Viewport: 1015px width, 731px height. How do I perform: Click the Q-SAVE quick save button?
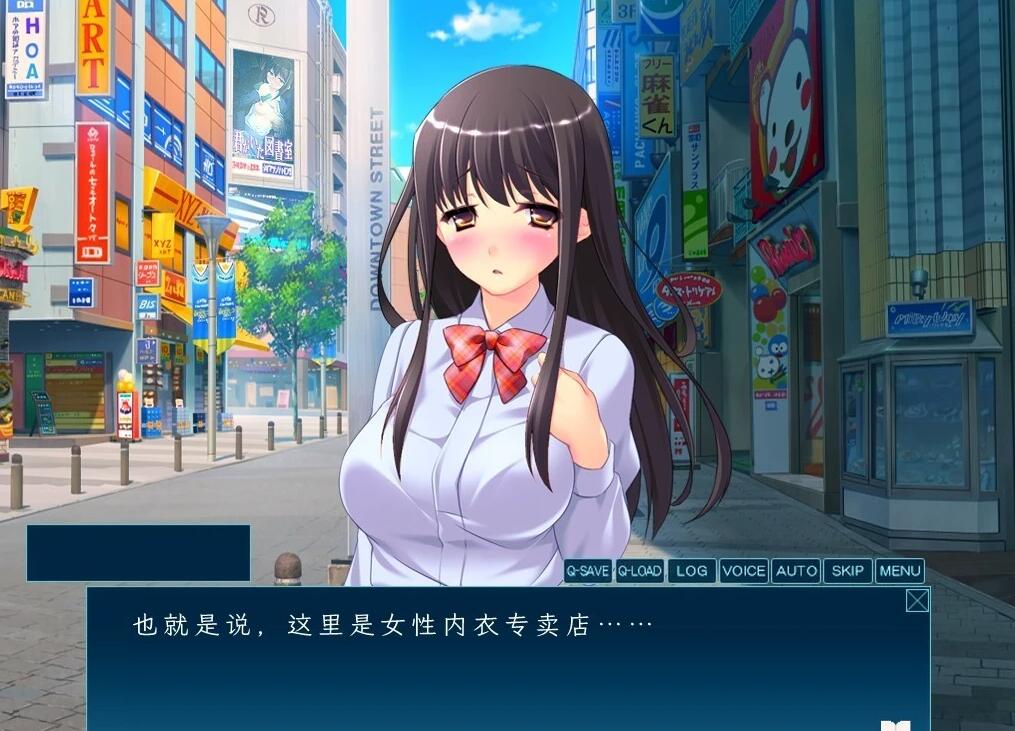pyautogui.click(x=587, y=571)
